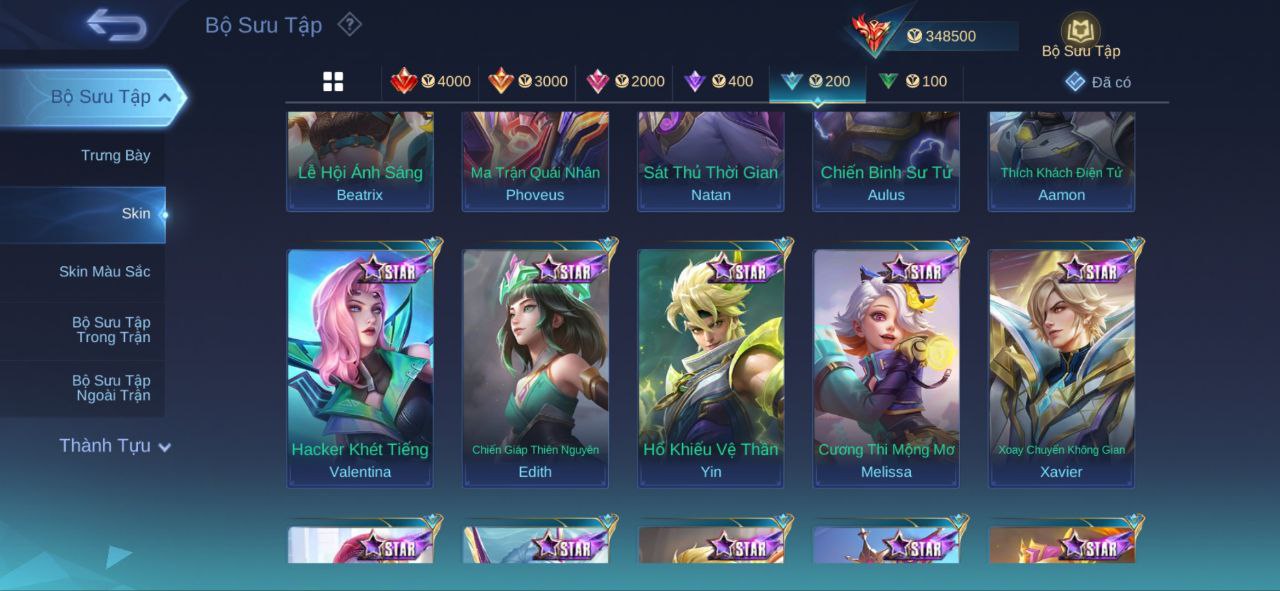The width and height of the screenshot is (1280, 591).
Task: Open Bộ Sưu Tập Trong Trận
Action: pyautogui.click(x=110, y=330)
